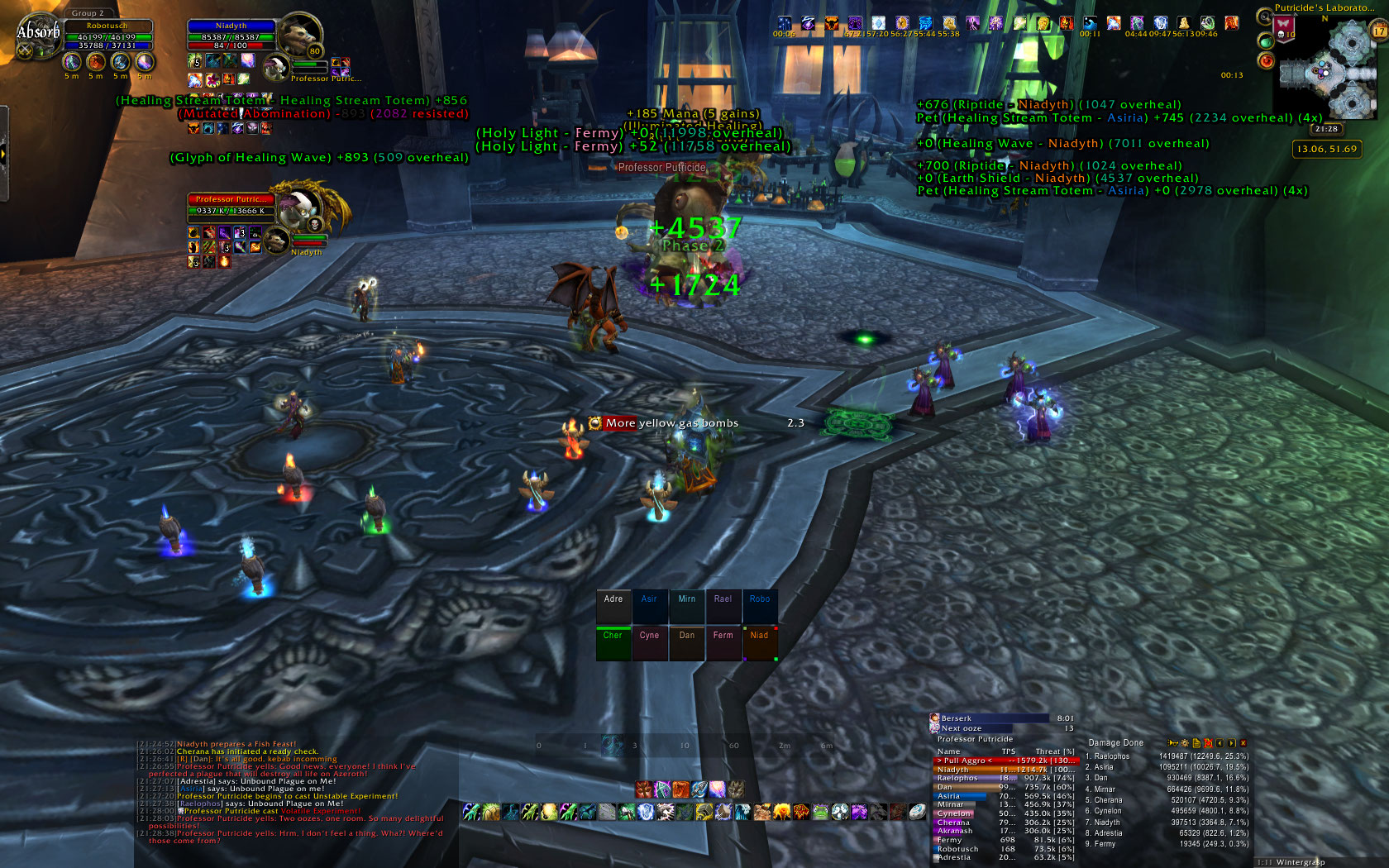Select the Rael raid frame
1389x868 pixels.
(723, 607)
